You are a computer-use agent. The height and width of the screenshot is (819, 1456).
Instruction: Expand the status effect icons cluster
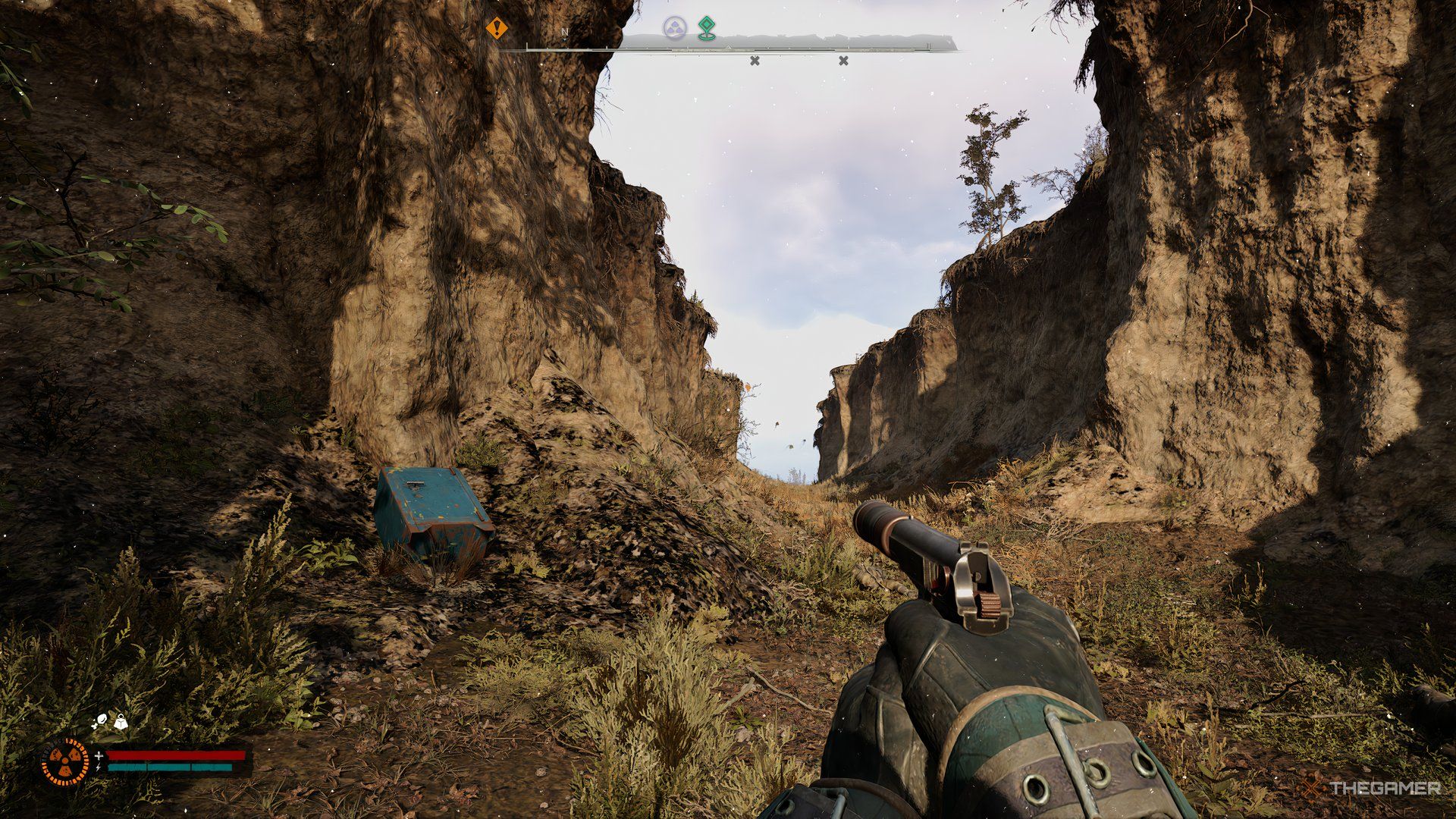(111, 720)
